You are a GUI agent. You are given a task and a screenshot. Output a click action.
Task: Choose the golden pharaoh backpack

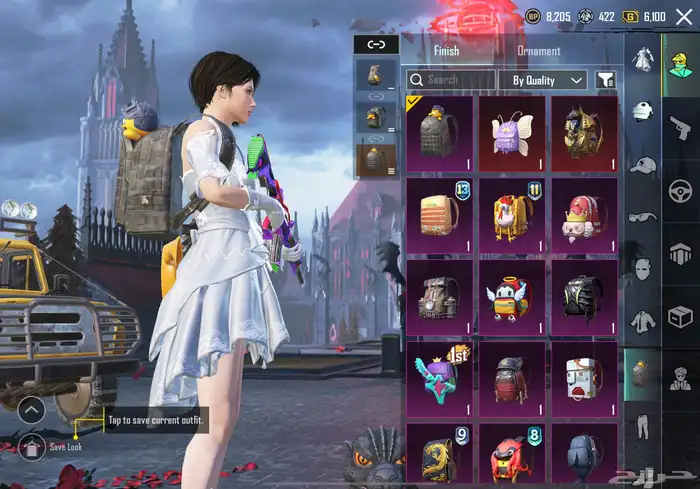click(x=584, y=133)
